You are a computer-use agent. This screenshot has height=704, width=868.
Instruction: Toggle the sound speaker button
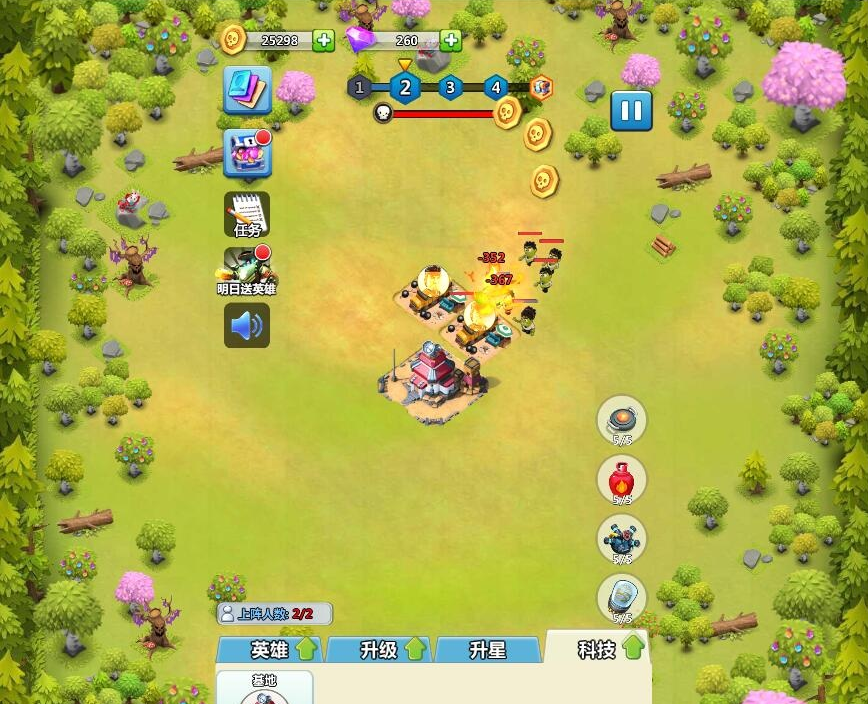246,325
